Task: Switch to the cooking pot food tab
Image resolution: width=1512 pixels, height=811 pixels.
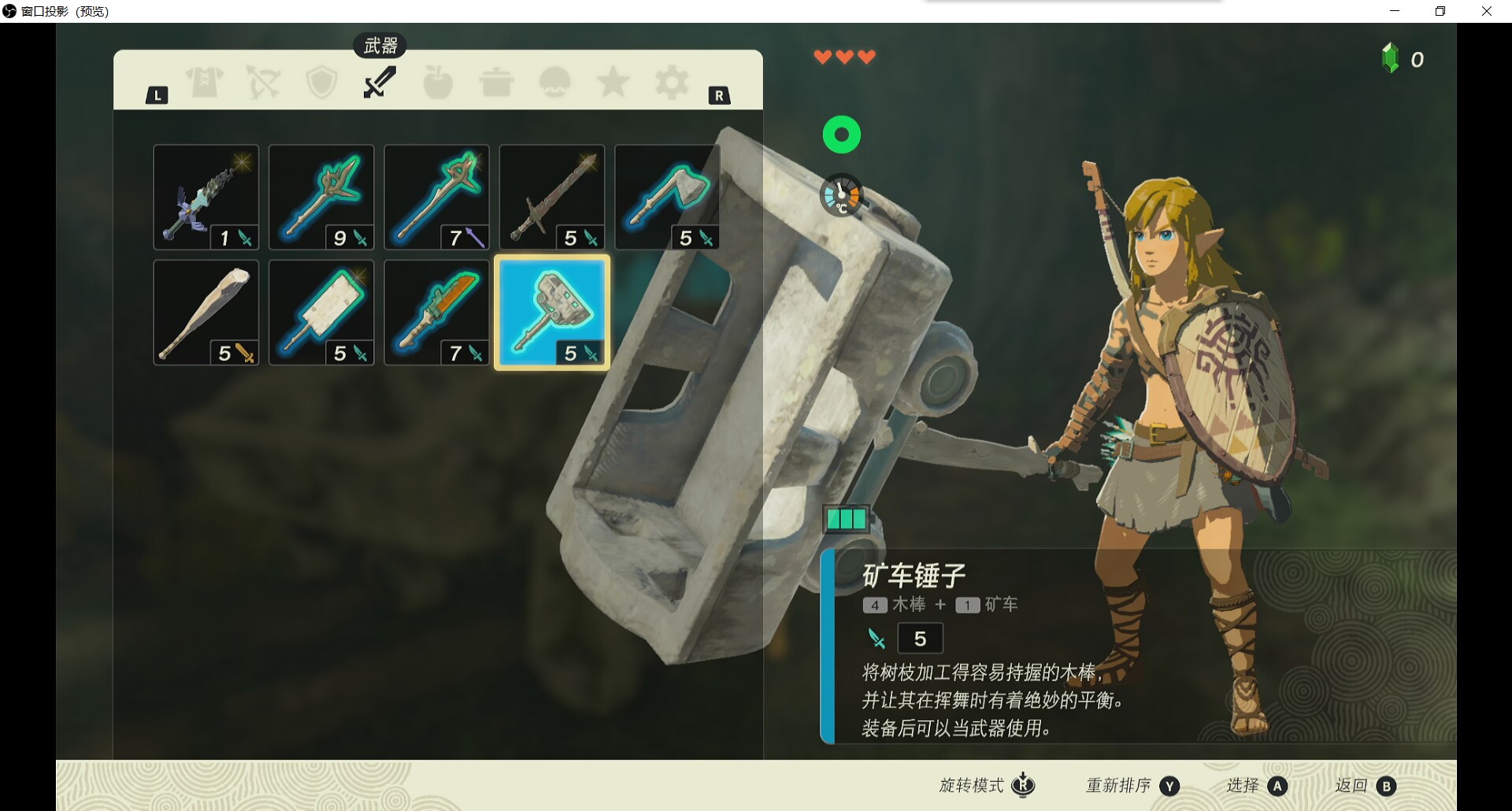Action: 496,82
